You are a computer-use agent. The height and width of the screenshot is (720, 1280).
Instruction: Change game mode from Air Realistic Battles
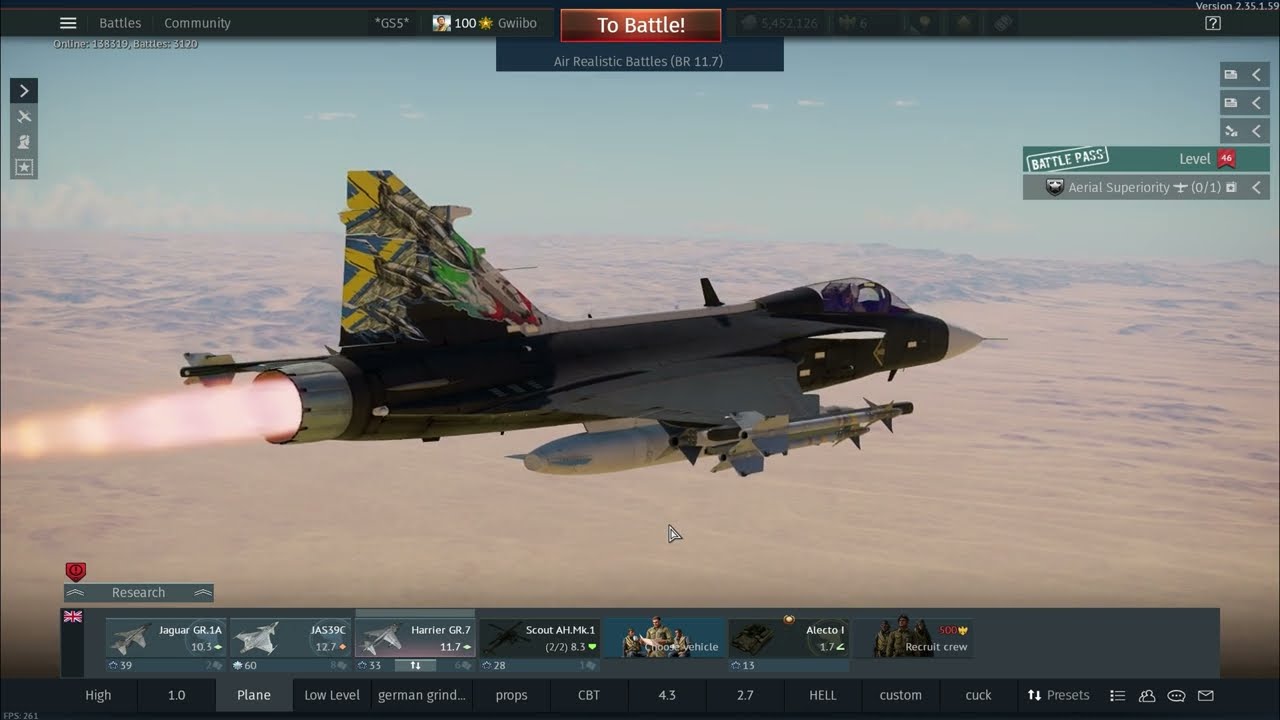click(639, 61)
